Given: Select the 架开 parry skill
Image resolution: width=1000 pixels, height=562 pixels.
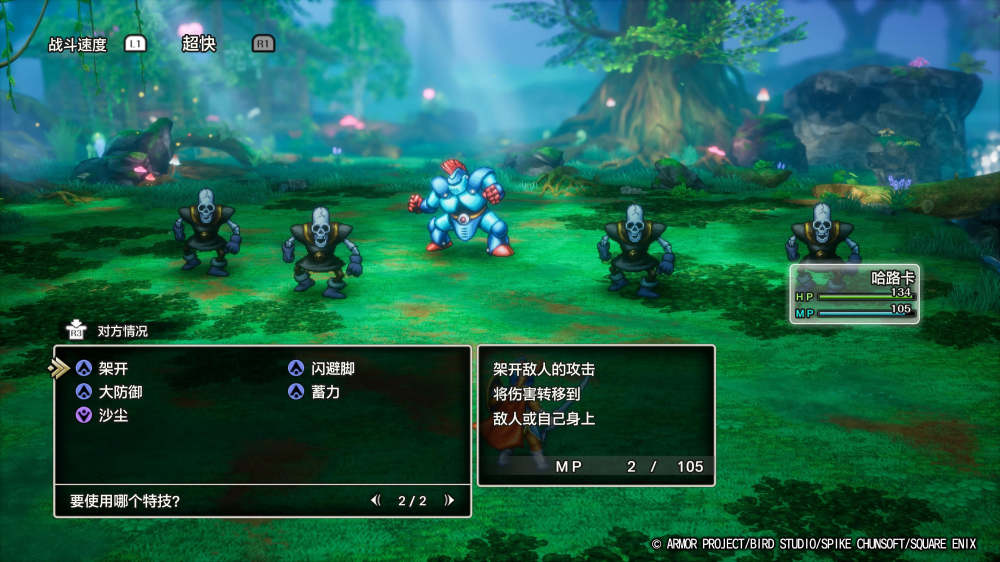Looking at the screenshot, I should 113,368.
